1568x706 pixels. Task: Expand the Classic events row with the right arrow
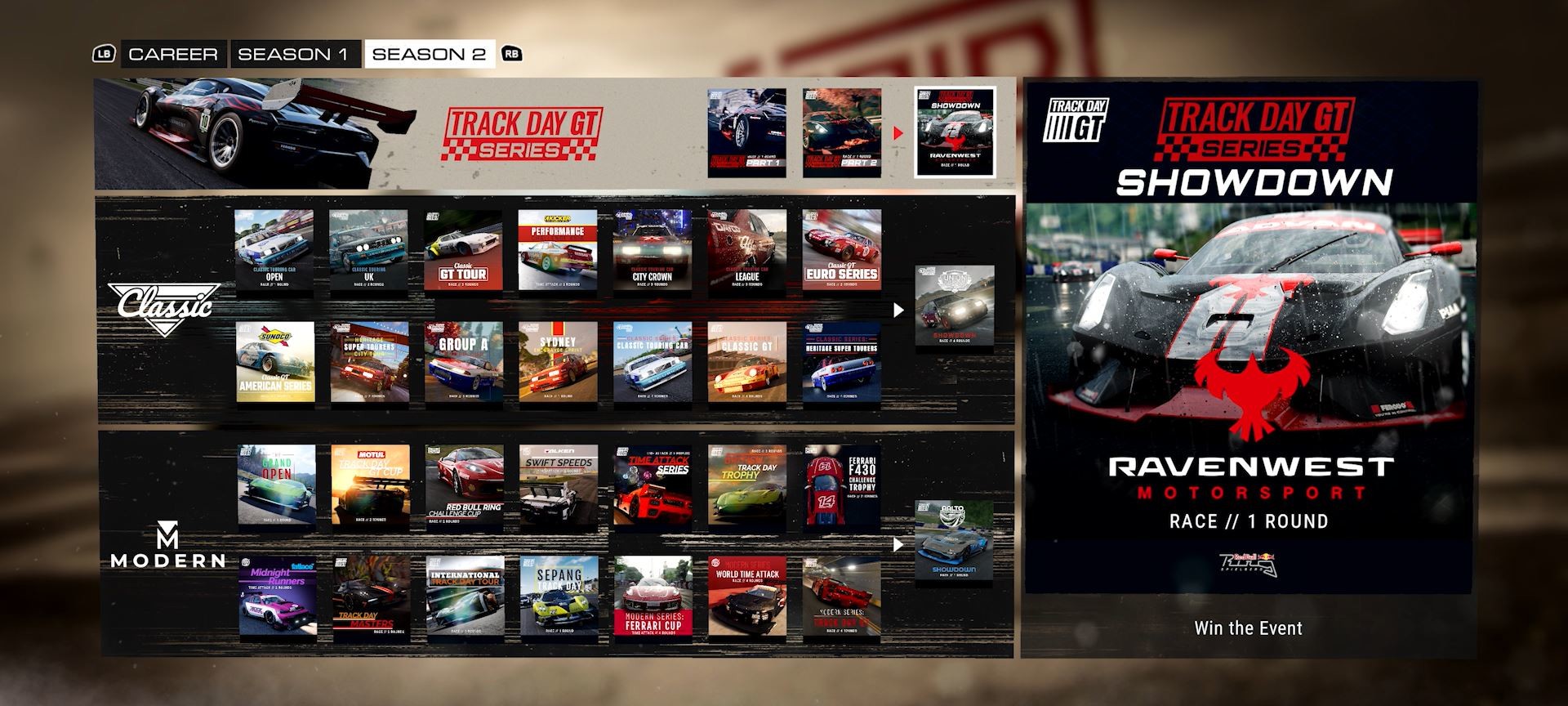tap(899, 309)
